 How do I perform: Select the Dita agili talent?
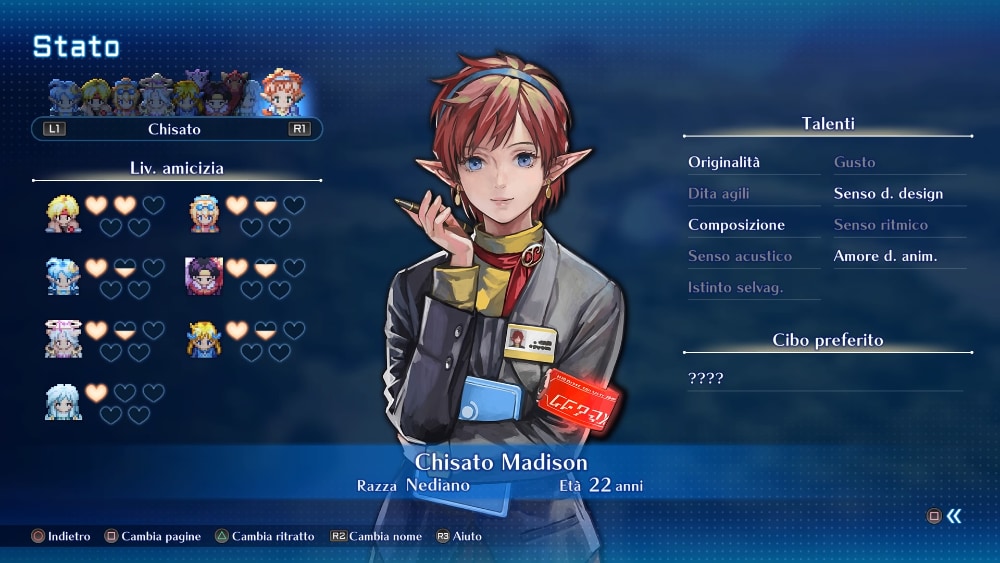[x=718, y=194]
